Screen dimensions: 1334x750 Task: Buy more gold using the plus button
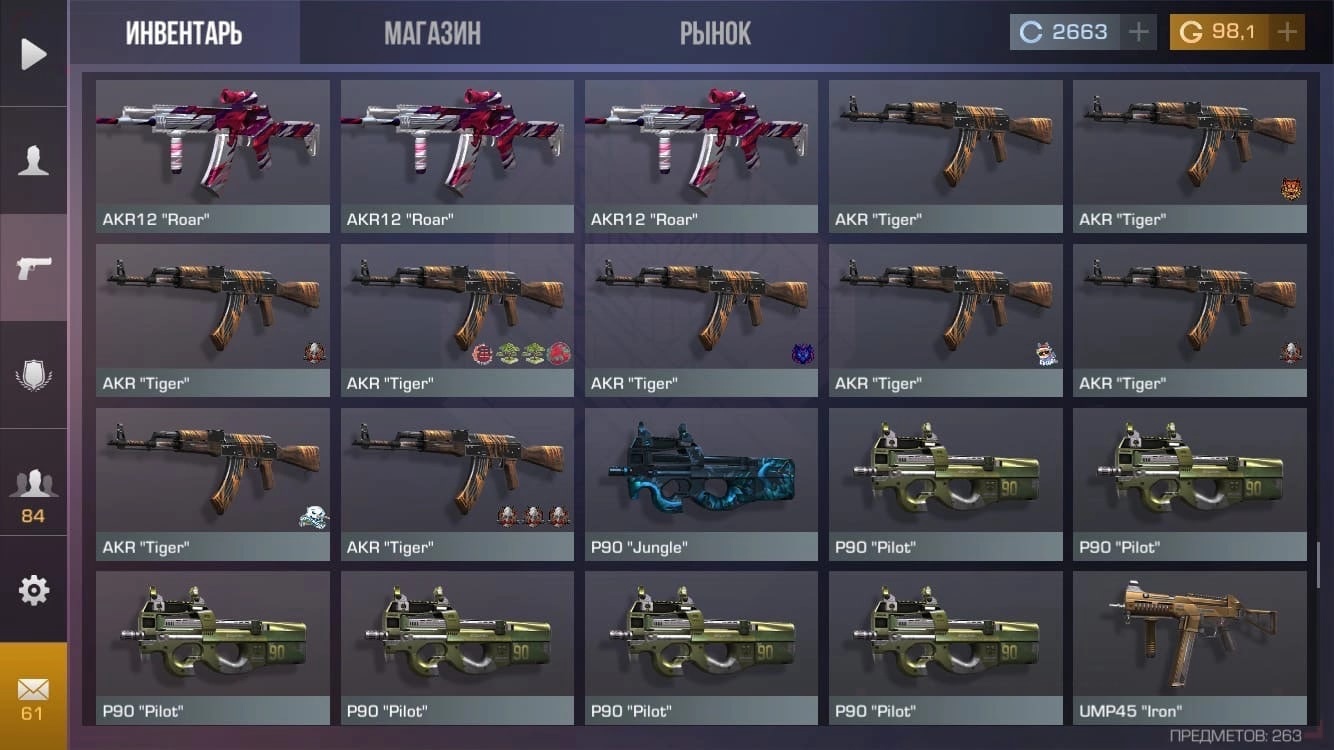coord(1287,32)
